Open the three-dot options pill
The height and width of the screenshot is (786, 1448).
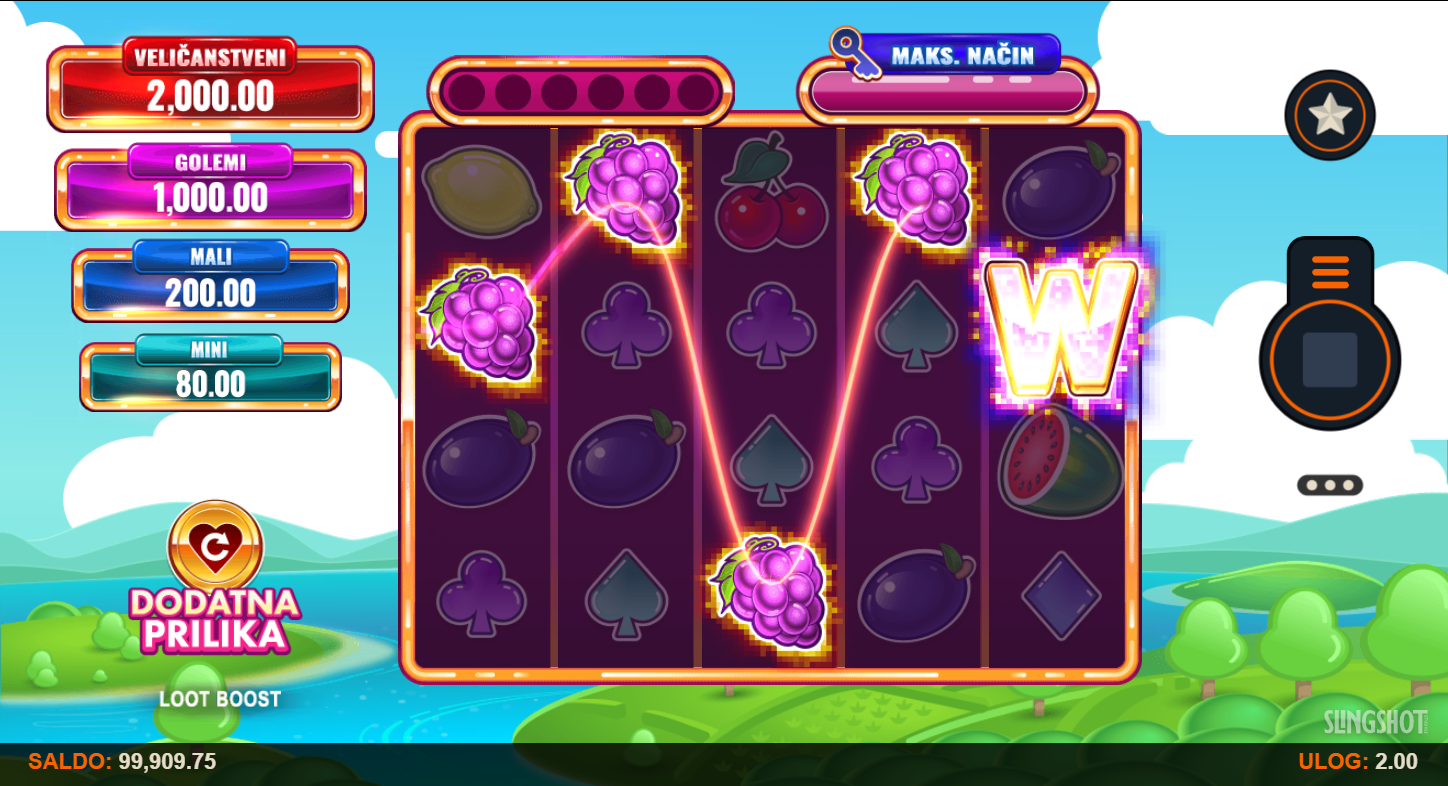pos(1329,485)
